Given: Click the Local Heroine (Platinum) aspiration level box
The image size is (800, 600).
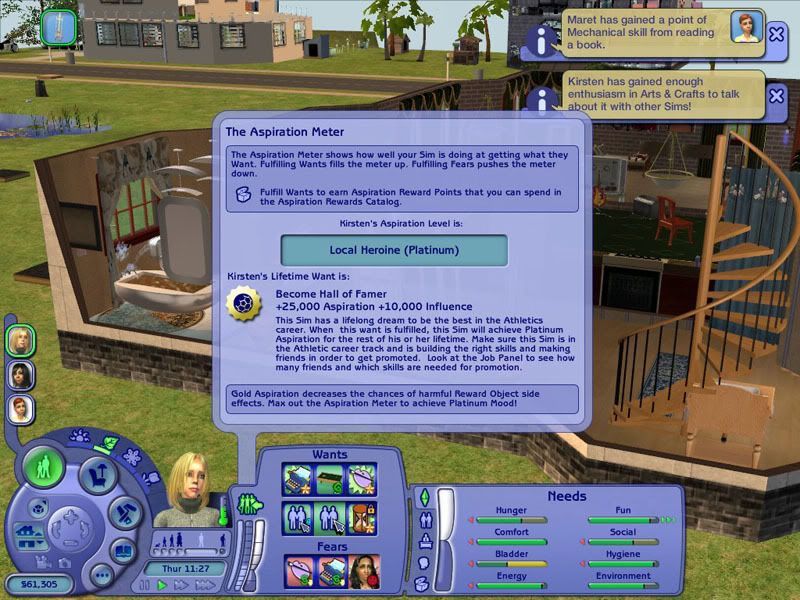Looking at the screenshot, I should [x=393, y=250].
